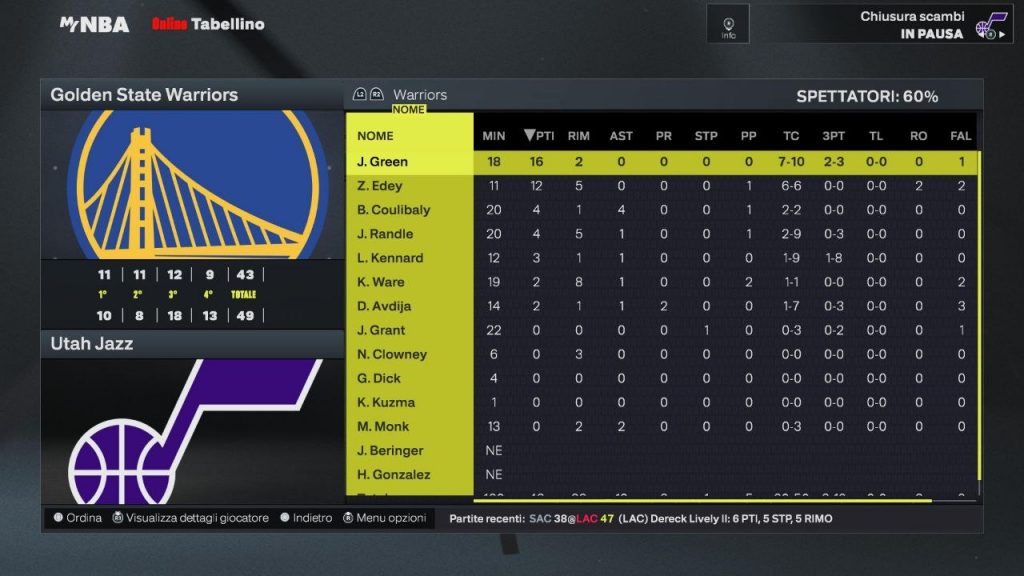The width and height of the screenshot is (1024, 576).
Task: Choose K. Ware in the table
Action: tap(380, 282)
